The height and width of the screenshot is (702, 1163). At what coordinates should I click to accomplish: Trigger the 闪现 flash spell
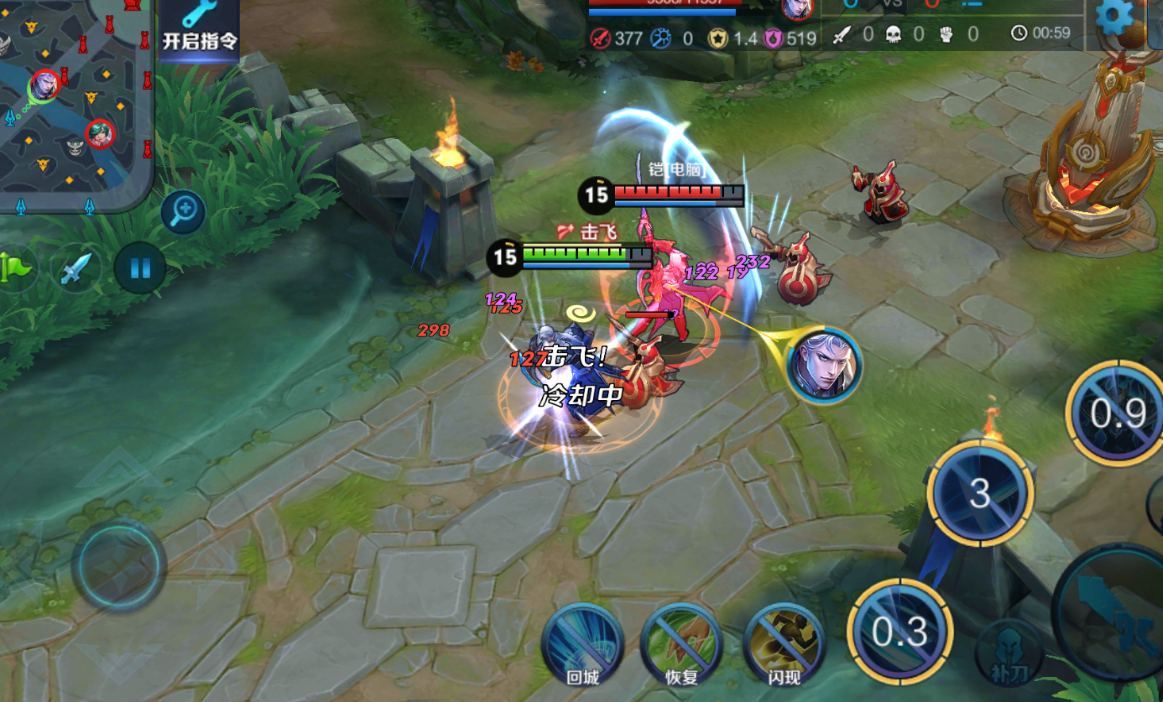tap(784, 645)
